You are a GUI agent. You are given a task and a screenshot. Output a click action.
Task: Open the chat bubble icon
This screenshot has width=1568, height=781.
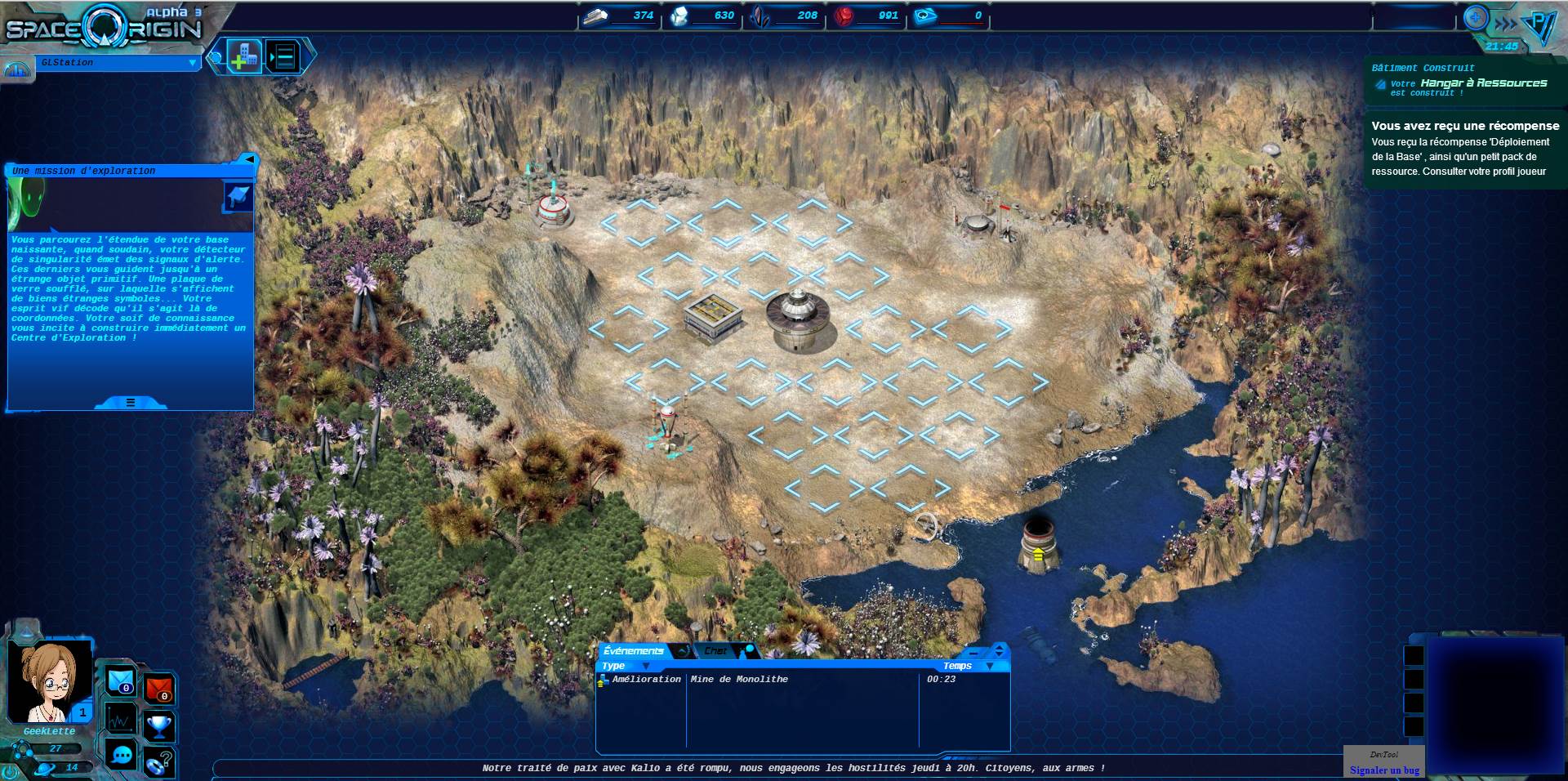point(122,755)
